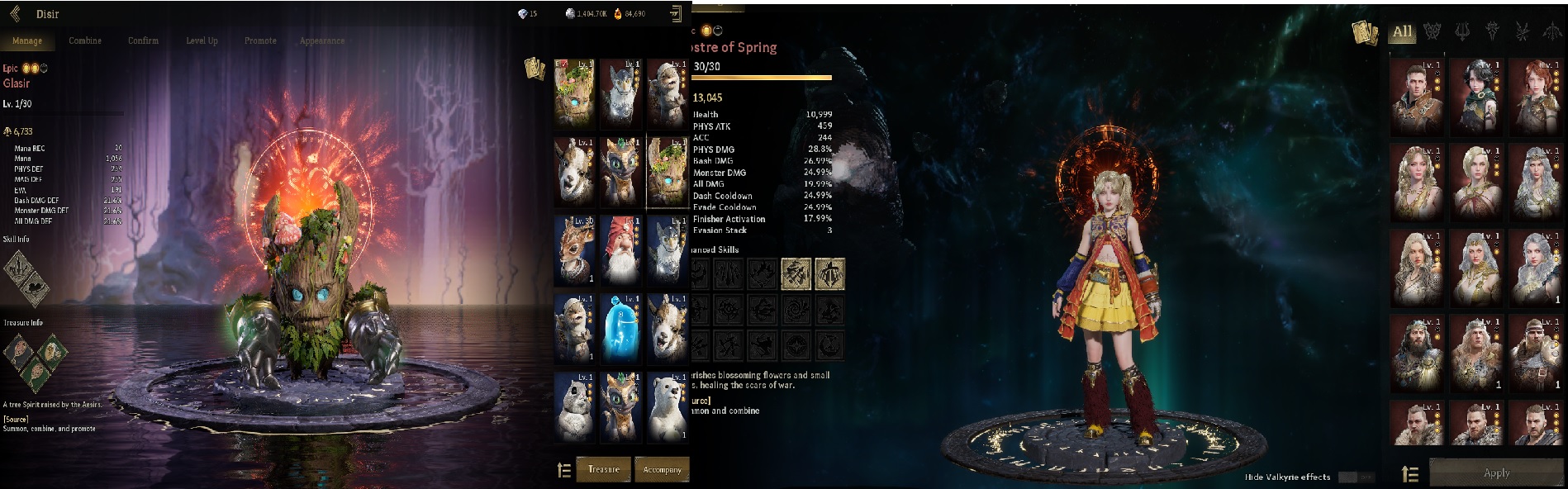The width and height of the screenshot is (1568, 489).
Task: Open the sort list beside Treasure
Action: coord(564,470)
